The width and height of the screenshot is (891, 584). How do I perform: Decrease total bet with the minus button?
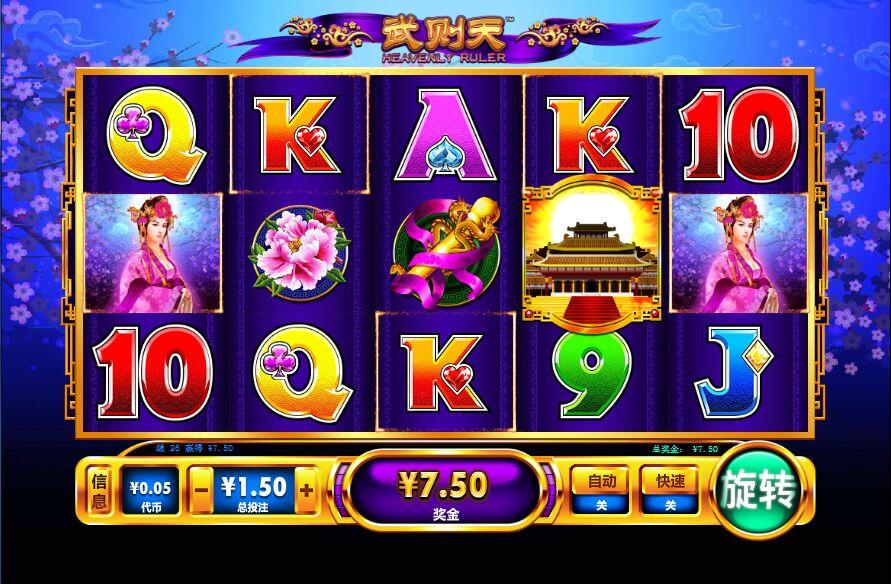tap(202, 490)
